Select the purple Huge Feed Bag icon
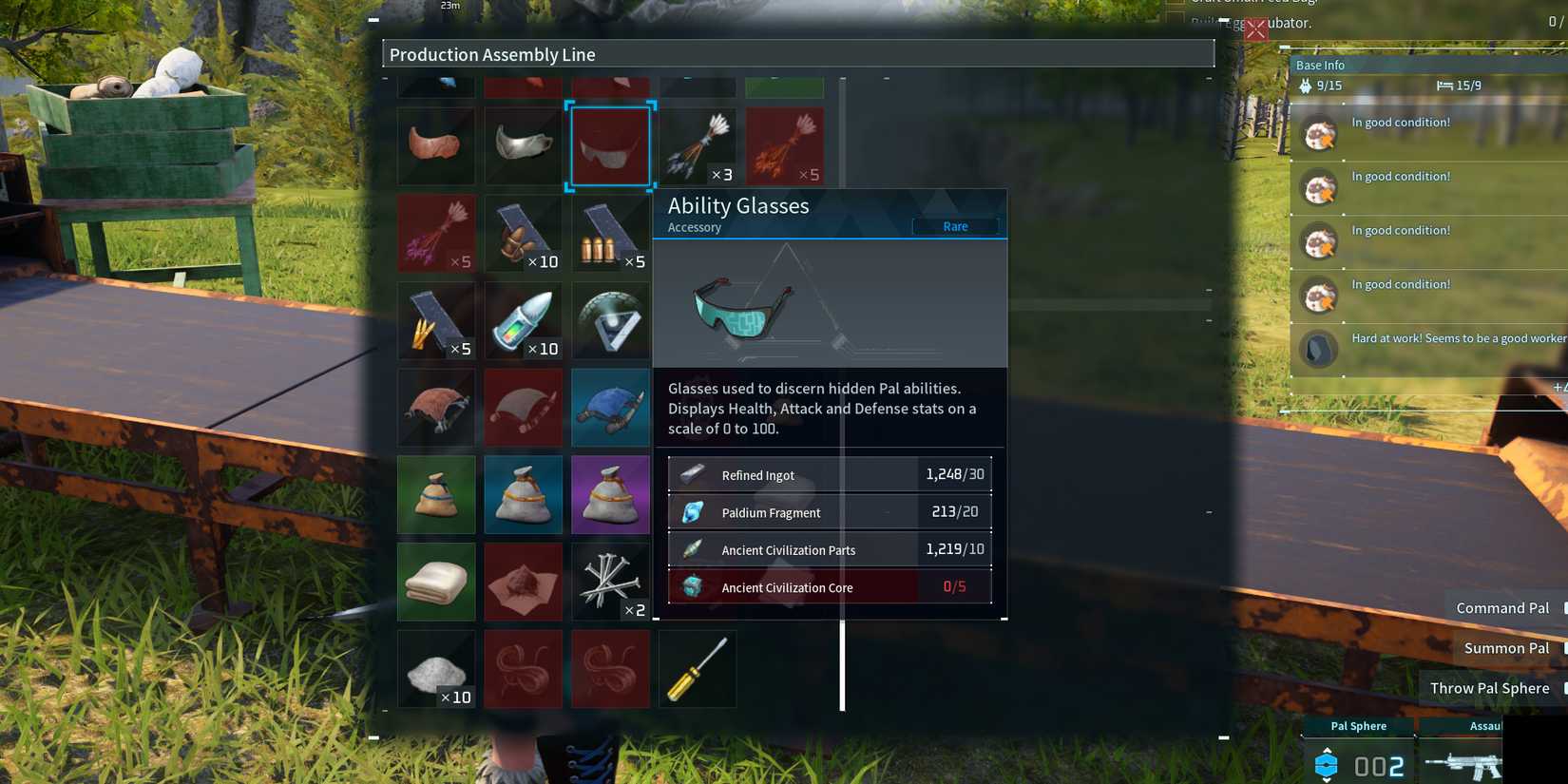Screen dimensions: 1568x784 point(611,494)
